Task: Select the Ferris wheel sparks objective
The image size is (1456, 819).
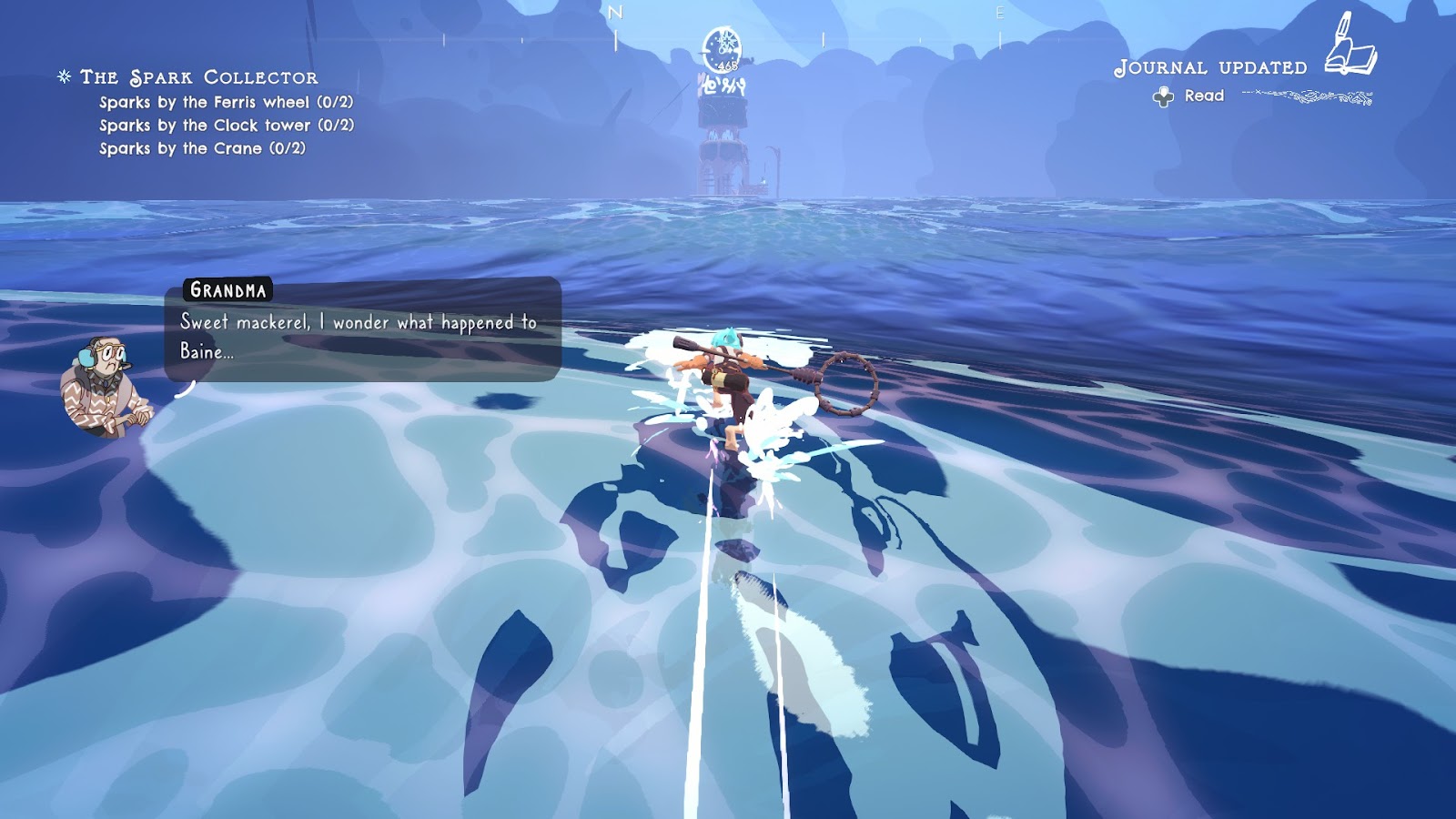Action: click(226, 102)
